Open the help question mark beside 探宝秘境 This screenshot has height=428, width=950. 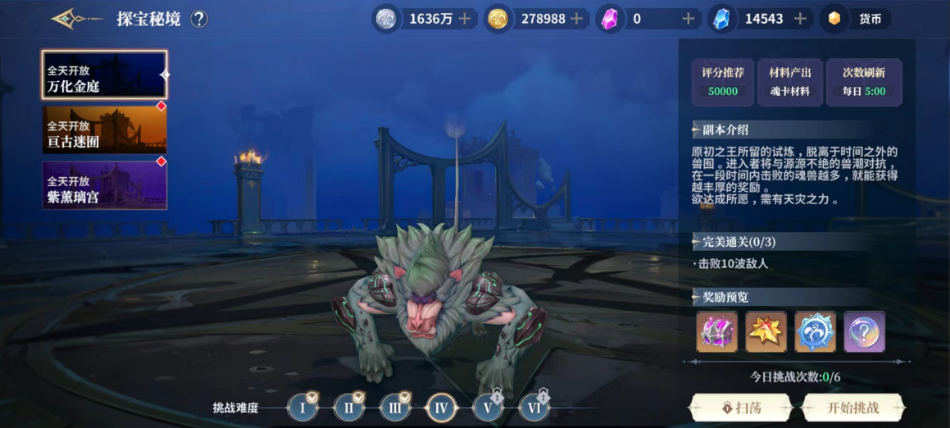pyautogui.click(x=199, y=18)
